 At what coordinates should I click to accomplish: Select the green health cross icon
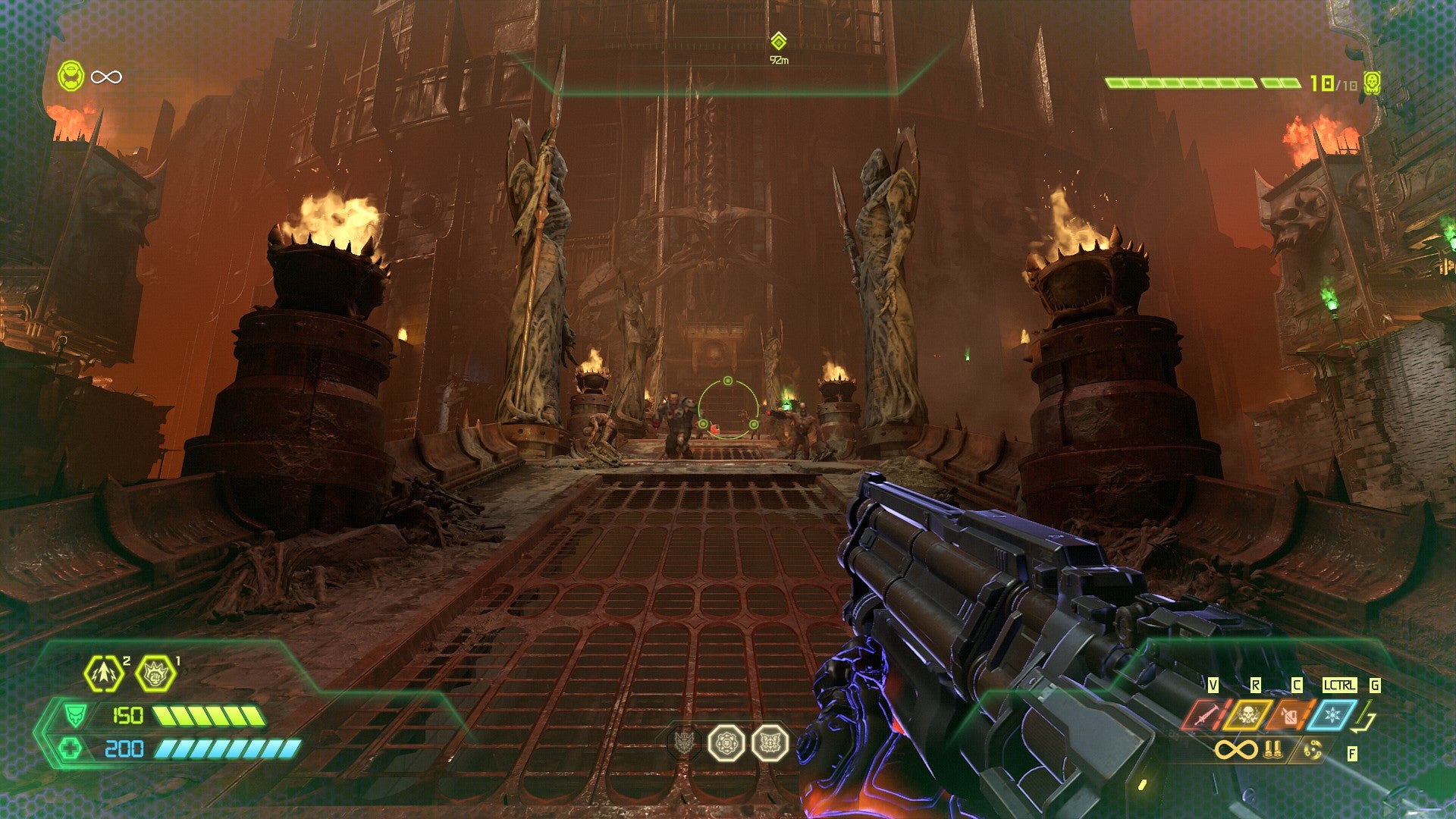(71, 749)
